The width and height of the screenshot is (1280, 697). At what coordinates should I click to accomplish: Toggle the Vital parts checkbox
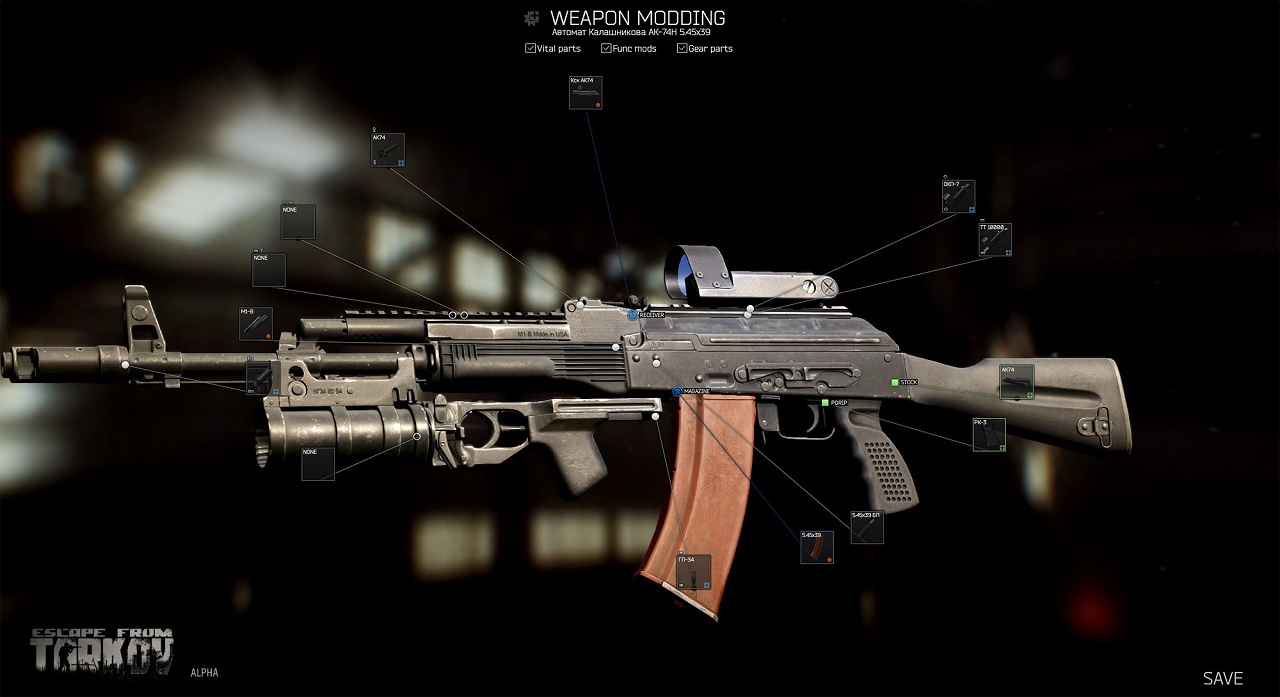[x=530, y=48]
